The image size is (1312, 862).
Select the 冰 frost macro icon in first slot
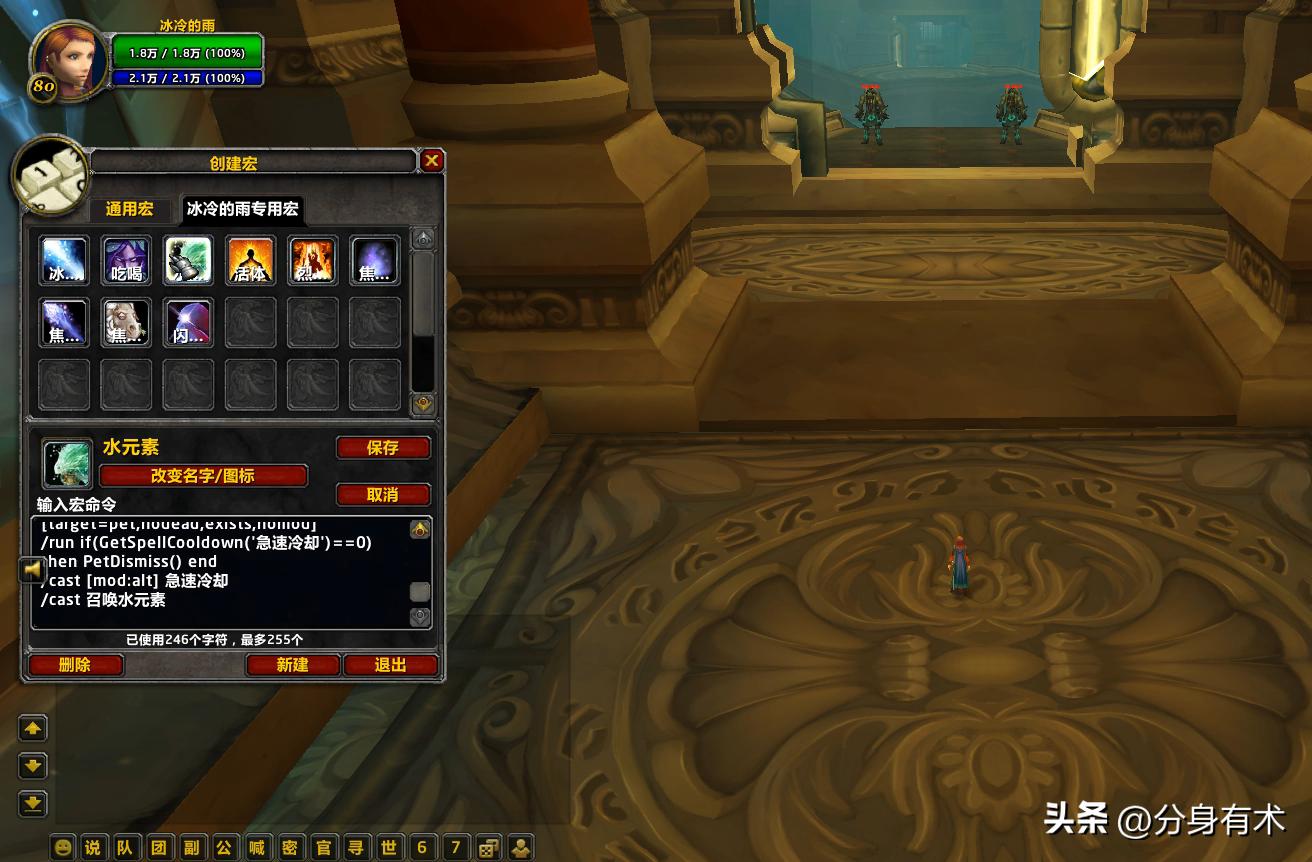tap(64, 259)
